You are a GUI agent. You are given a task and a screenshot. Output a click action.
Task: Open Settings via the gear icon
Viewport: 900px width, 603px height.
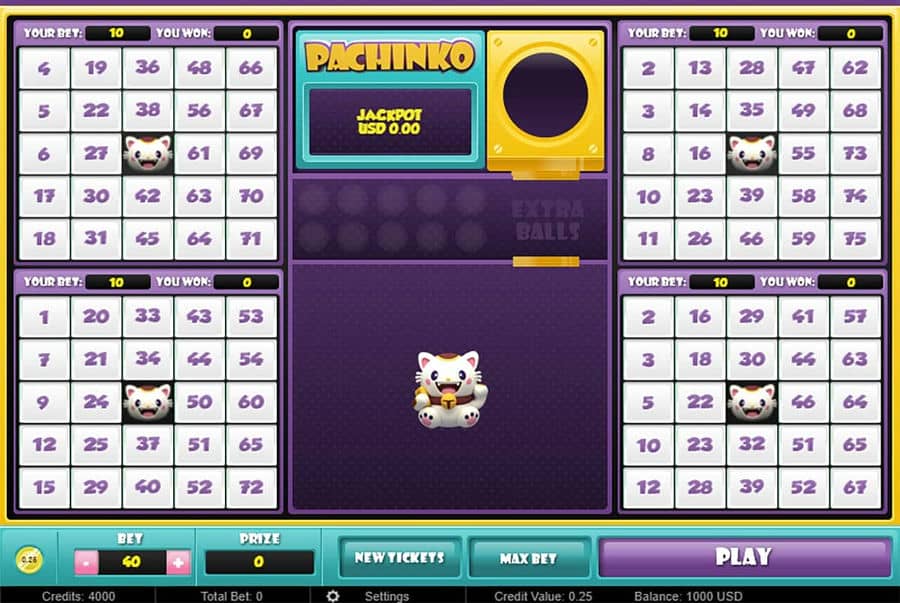[x=333, y=596]
